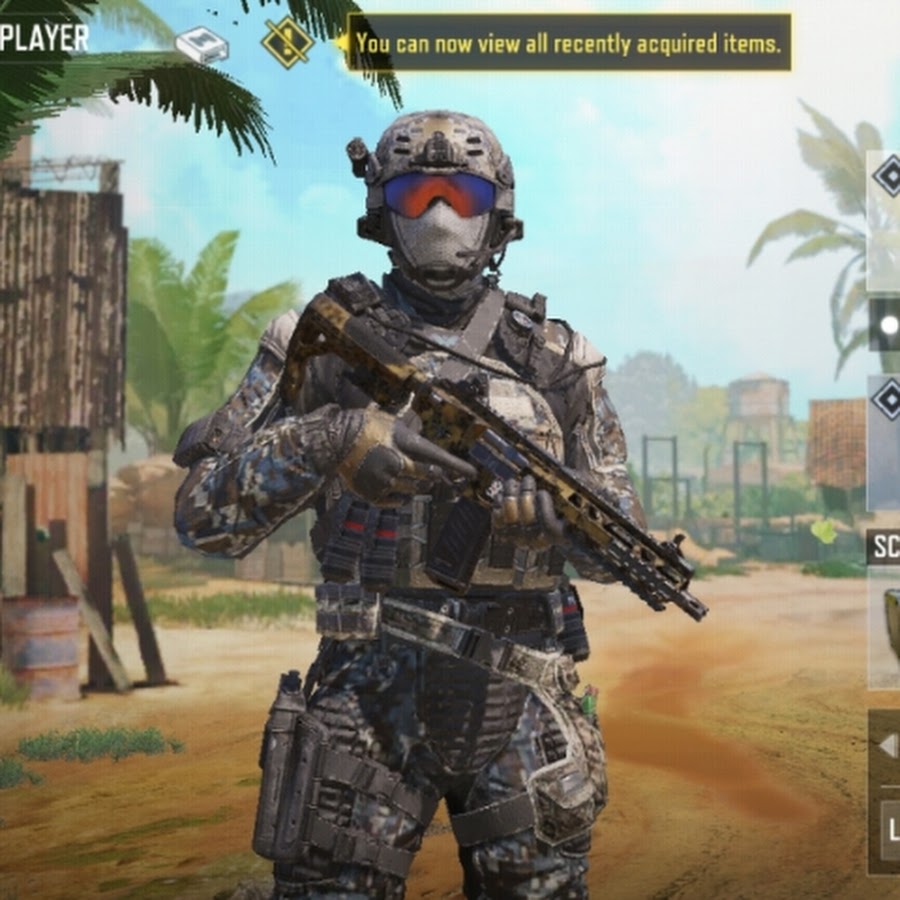Open the white card item icon
This screenshot has width=900, height=900.
[202, 45]
